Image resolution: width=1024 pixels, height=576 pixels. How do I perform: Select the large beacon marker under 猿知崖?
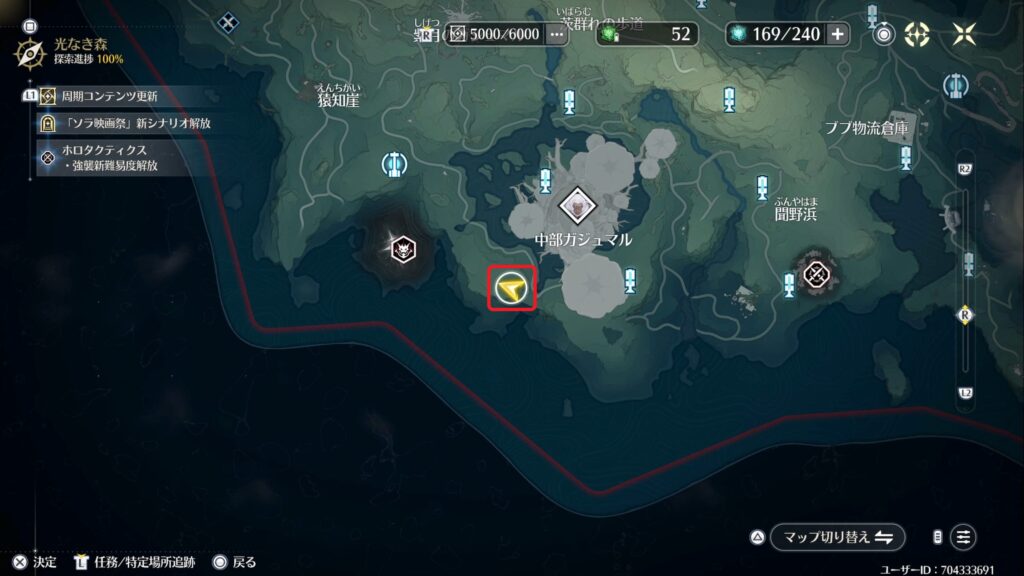pos(395,163)
